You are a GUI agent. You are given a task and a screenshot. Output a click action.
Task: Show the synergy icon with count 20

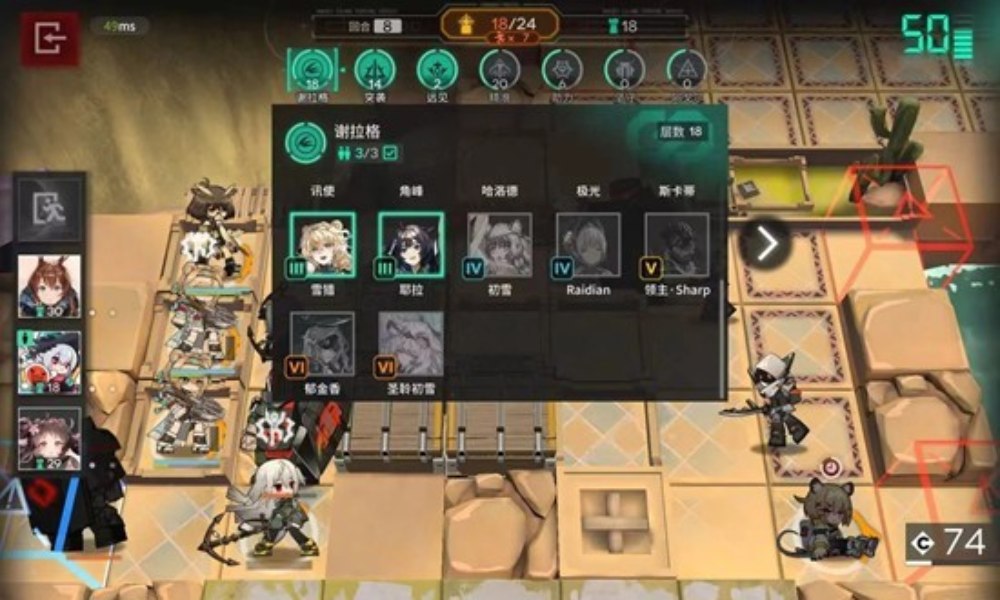click(500, 70)
